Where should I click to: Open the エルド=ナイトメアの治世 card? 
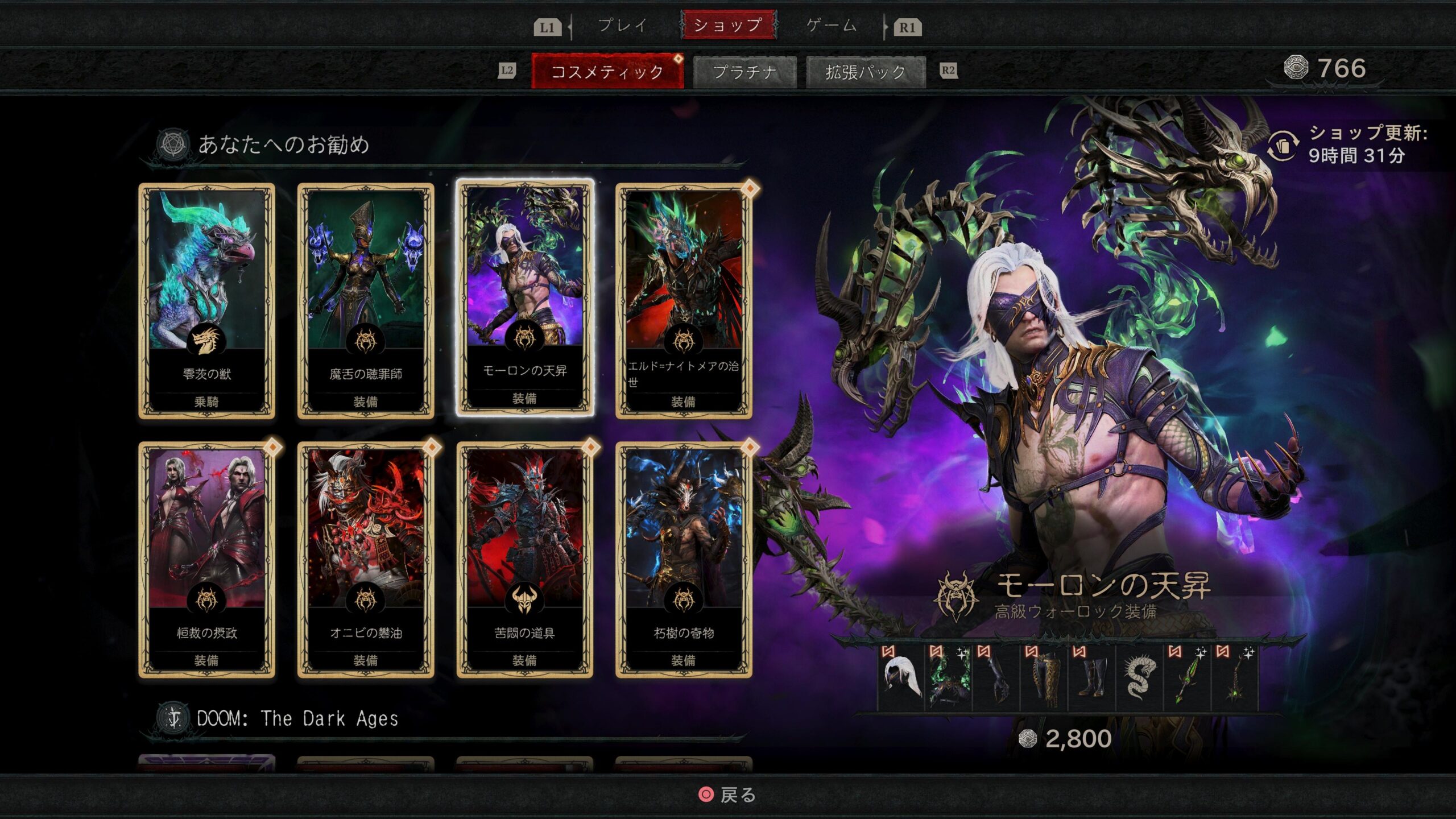(x=684, y=300)
